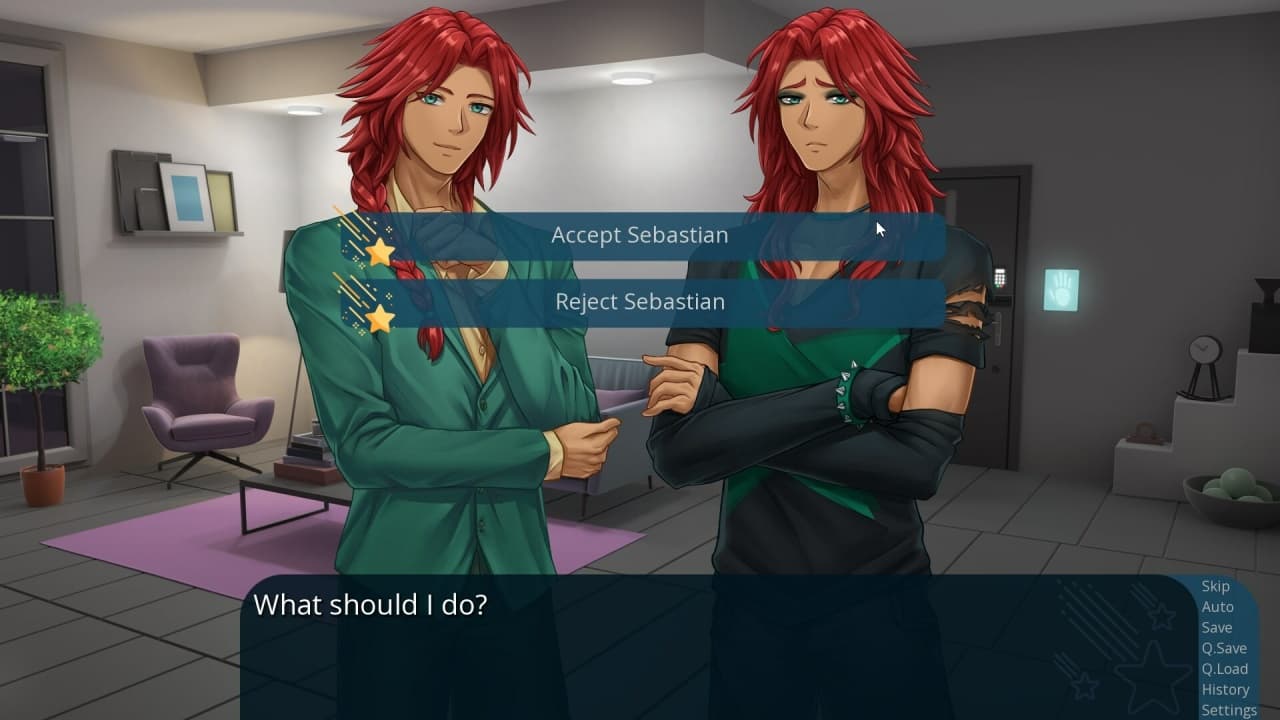Quick load using Q.Load
The image size is (1280, 720).
click(x=1224, y=669)
